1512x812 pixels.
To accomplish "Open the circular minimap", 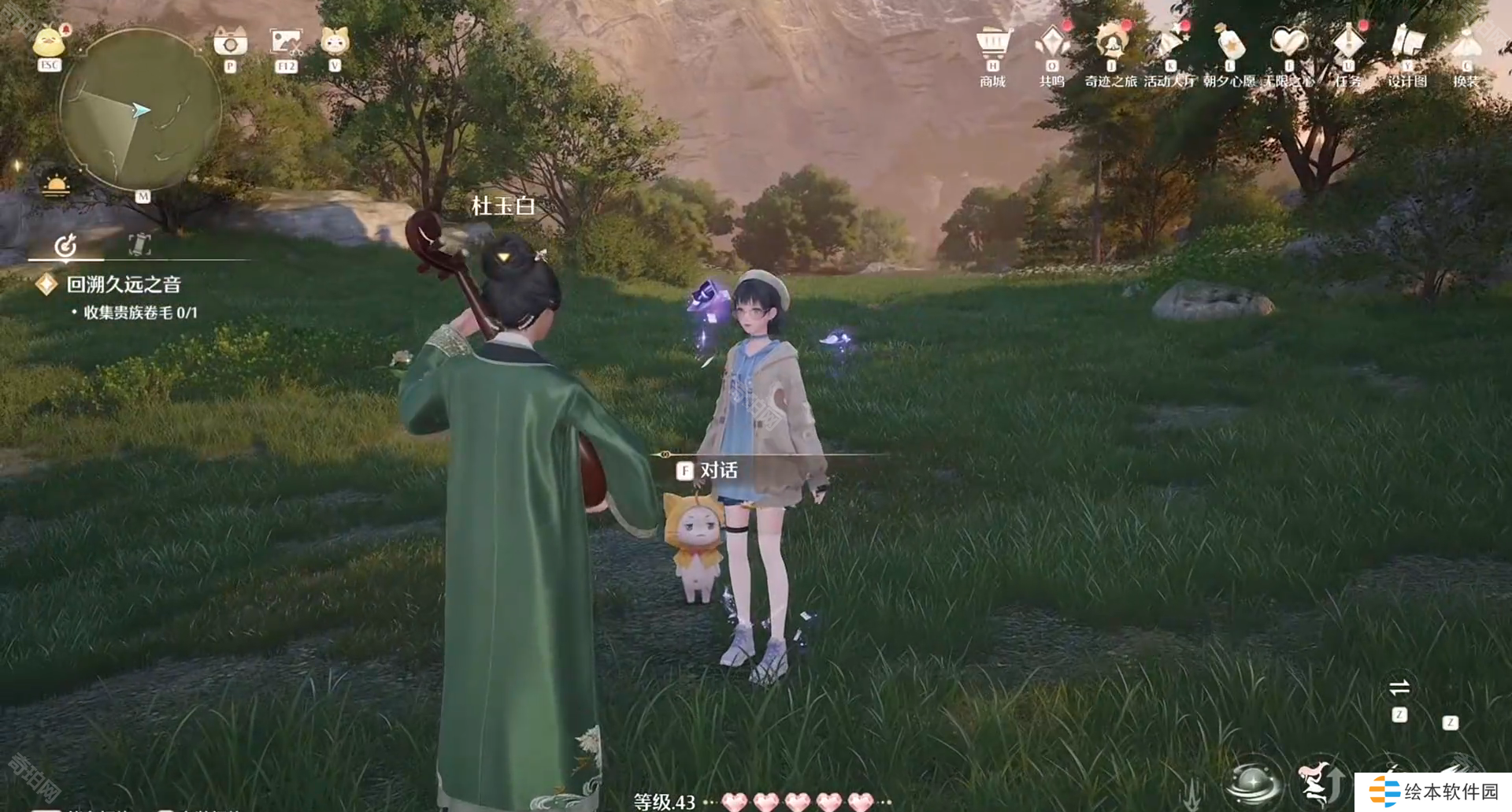I will click(139, 110).
